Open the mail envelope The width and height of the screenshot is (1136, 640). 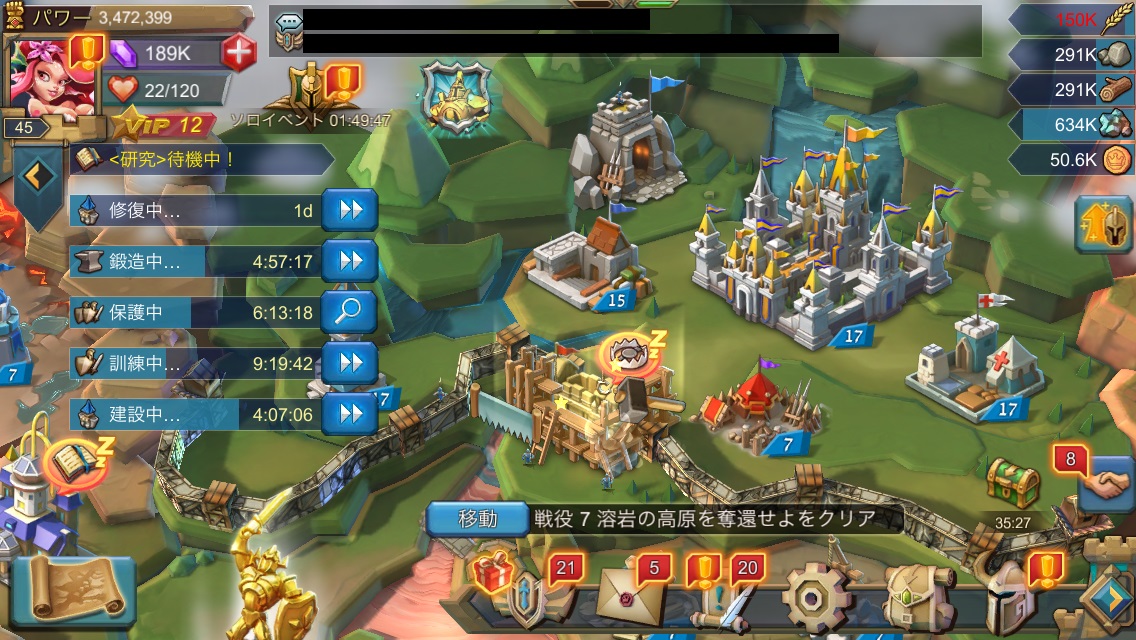tap(631, 597)
